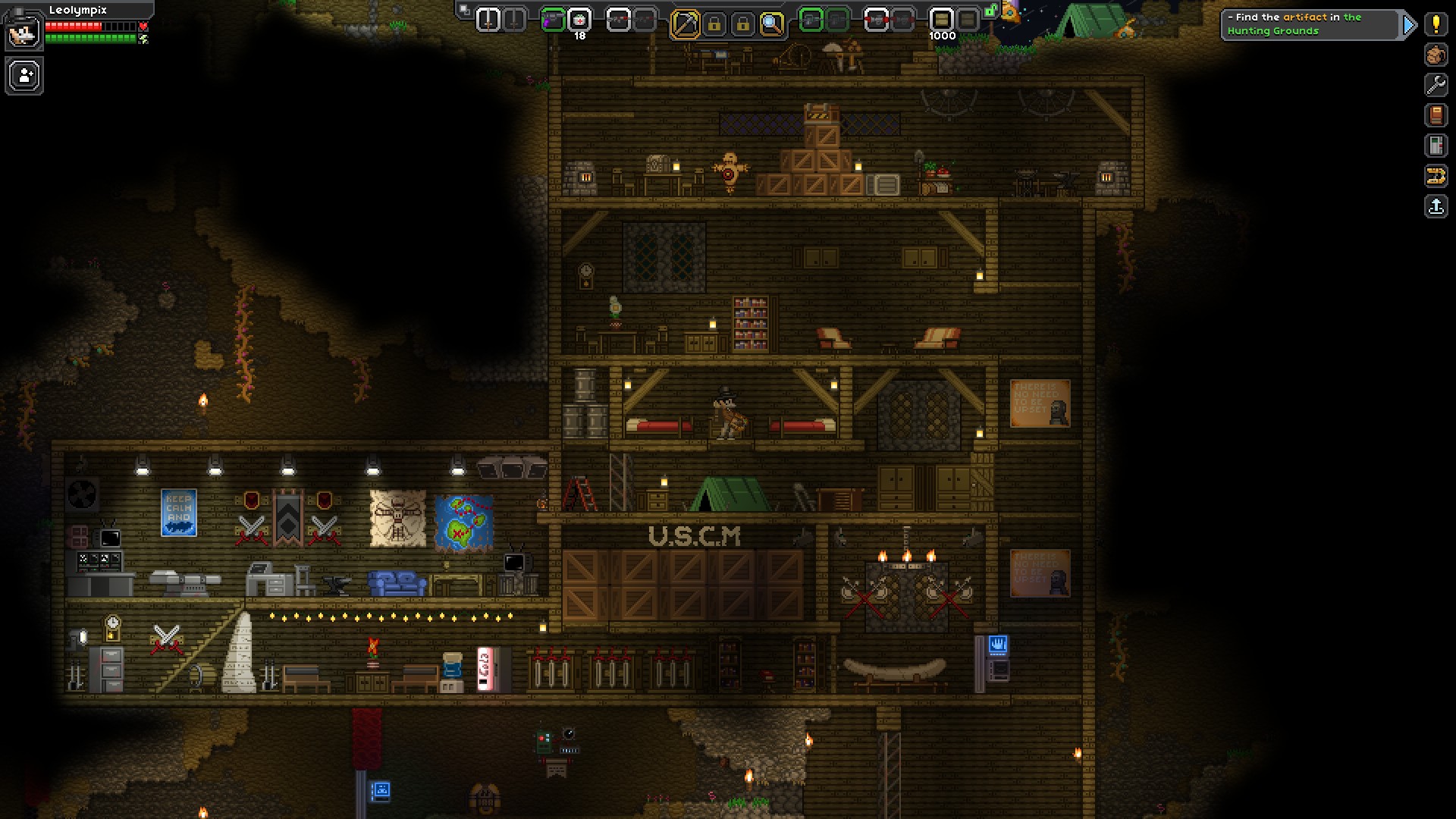This screenshot has width=1456, height=819.
Task: Select the sword in the first hotbar slot
Action: [x=488, y=20]
